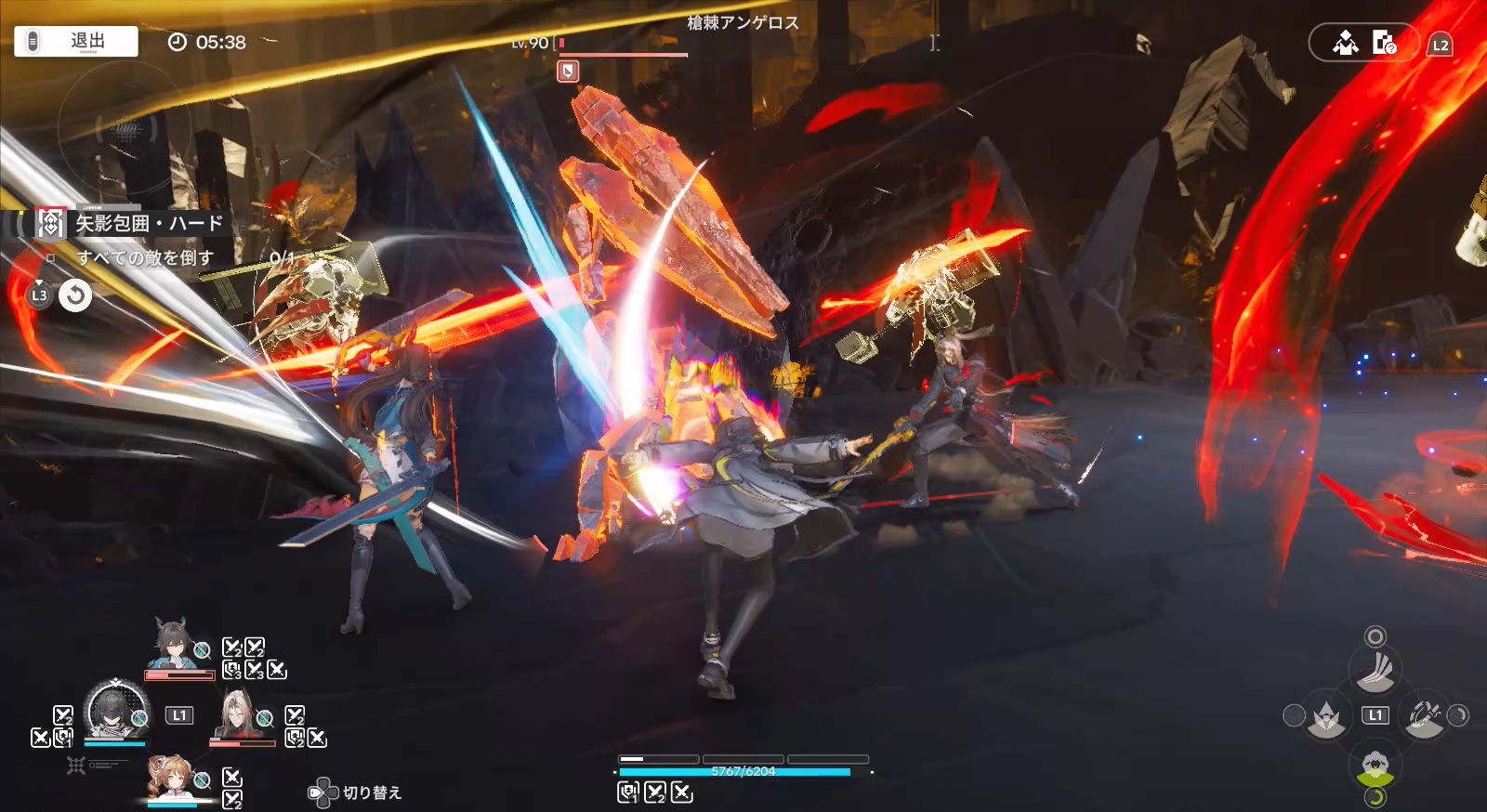Switch to the horned dark-haired character portrait
This screenshot has height=812, width=1487.
pyautogui.click(x=178, y=646)
